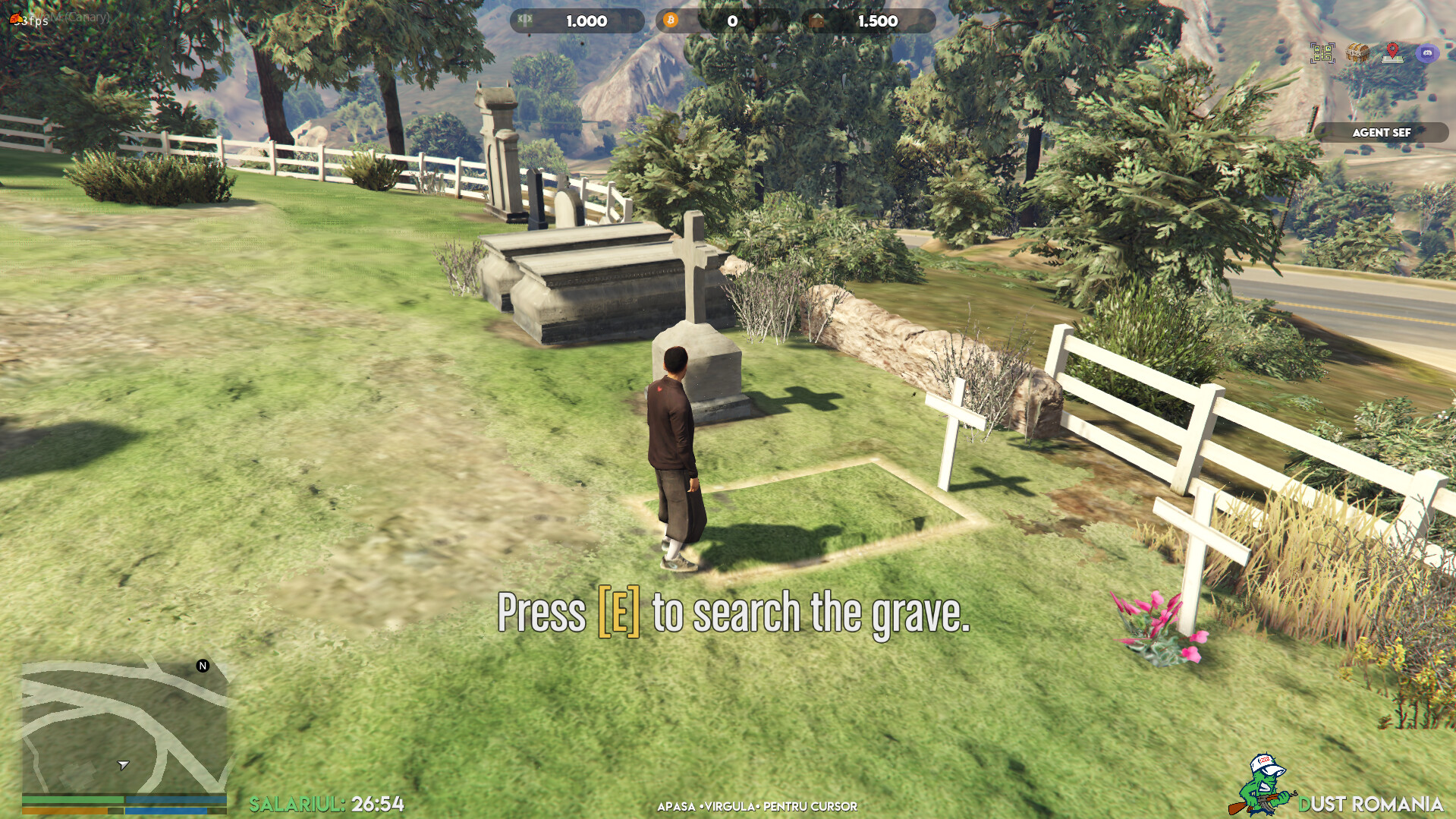Image resolution: width=1456 pixels, height=819 pixels.
Task: Click the DUST ROMANIA text label
Action: click(x=1373, y=801)
